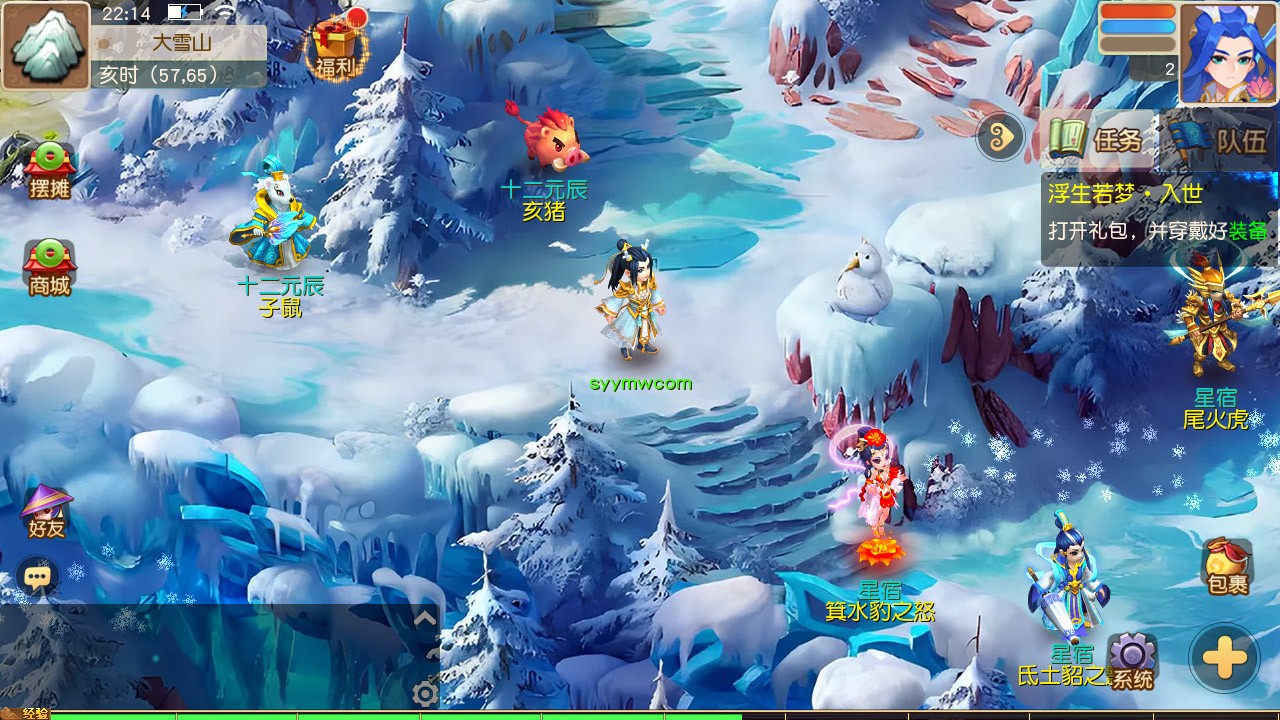Open the chat speech bubble button

point(38,577)
